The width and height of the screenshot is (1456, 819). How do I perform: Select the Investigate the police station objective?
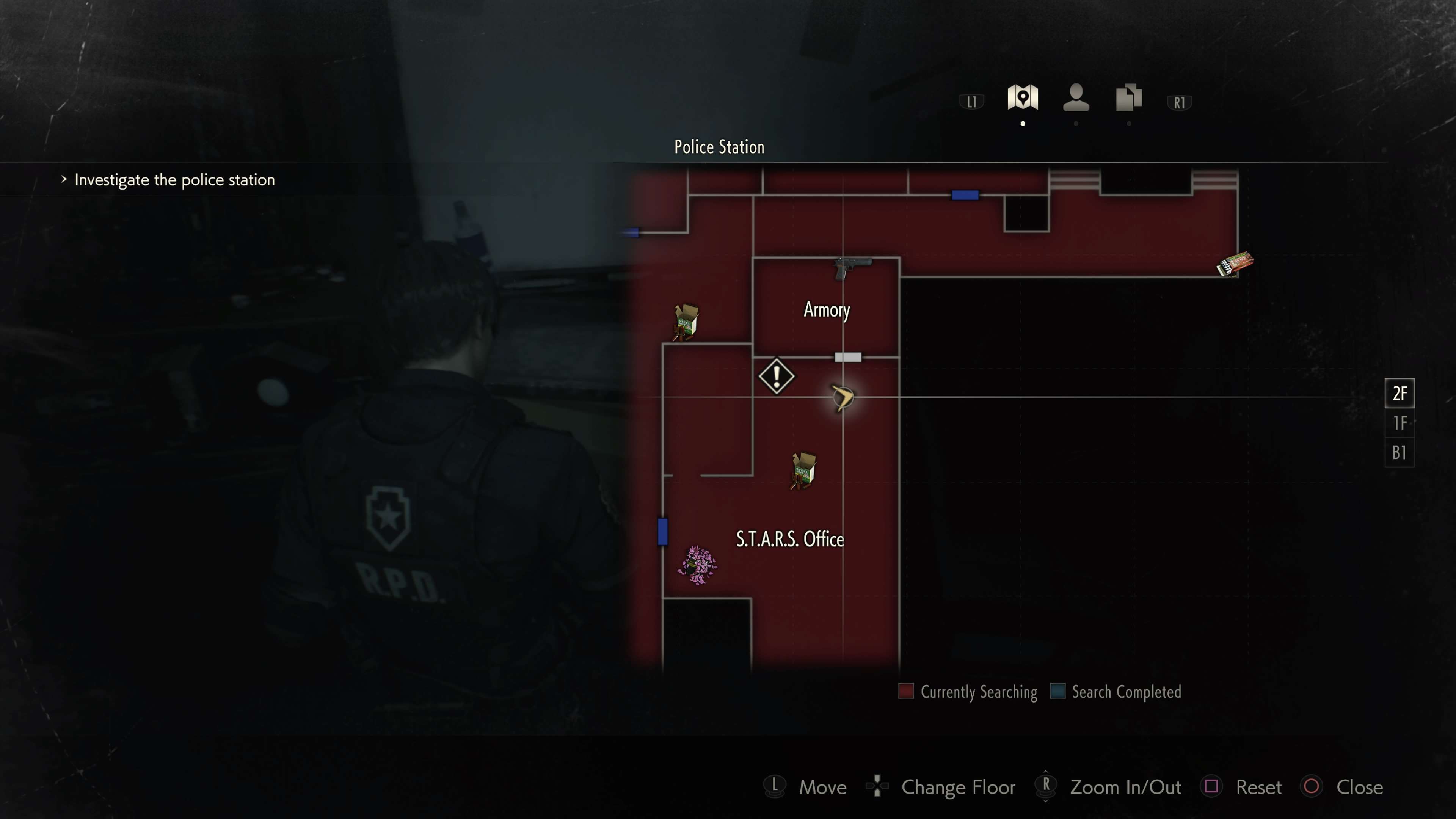pos(174,180)
